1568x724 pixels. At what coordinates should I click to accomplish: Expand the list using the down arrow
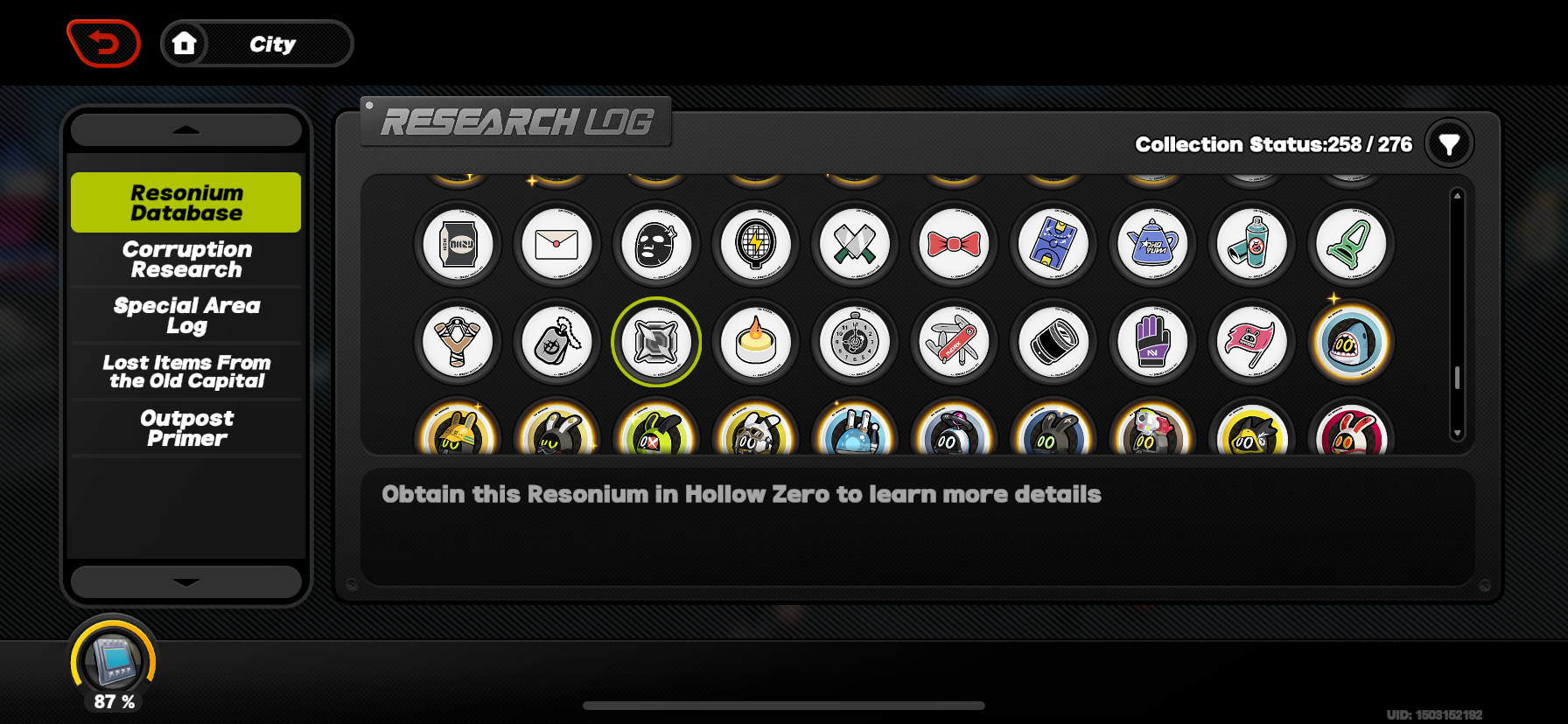click(x=185, y=581)
